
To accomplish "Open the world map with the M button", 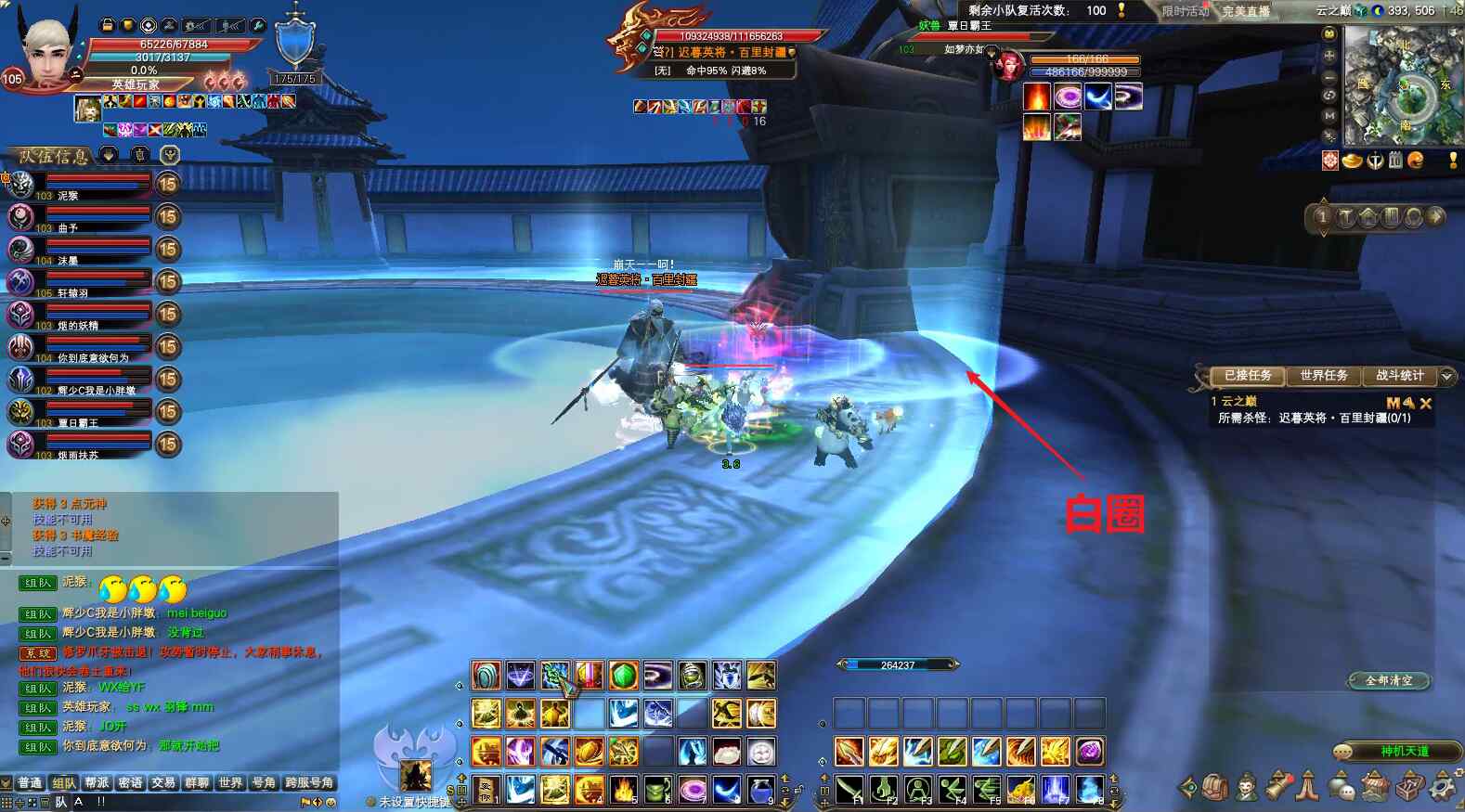I will pyautogui.click(x=1329, y=116).
